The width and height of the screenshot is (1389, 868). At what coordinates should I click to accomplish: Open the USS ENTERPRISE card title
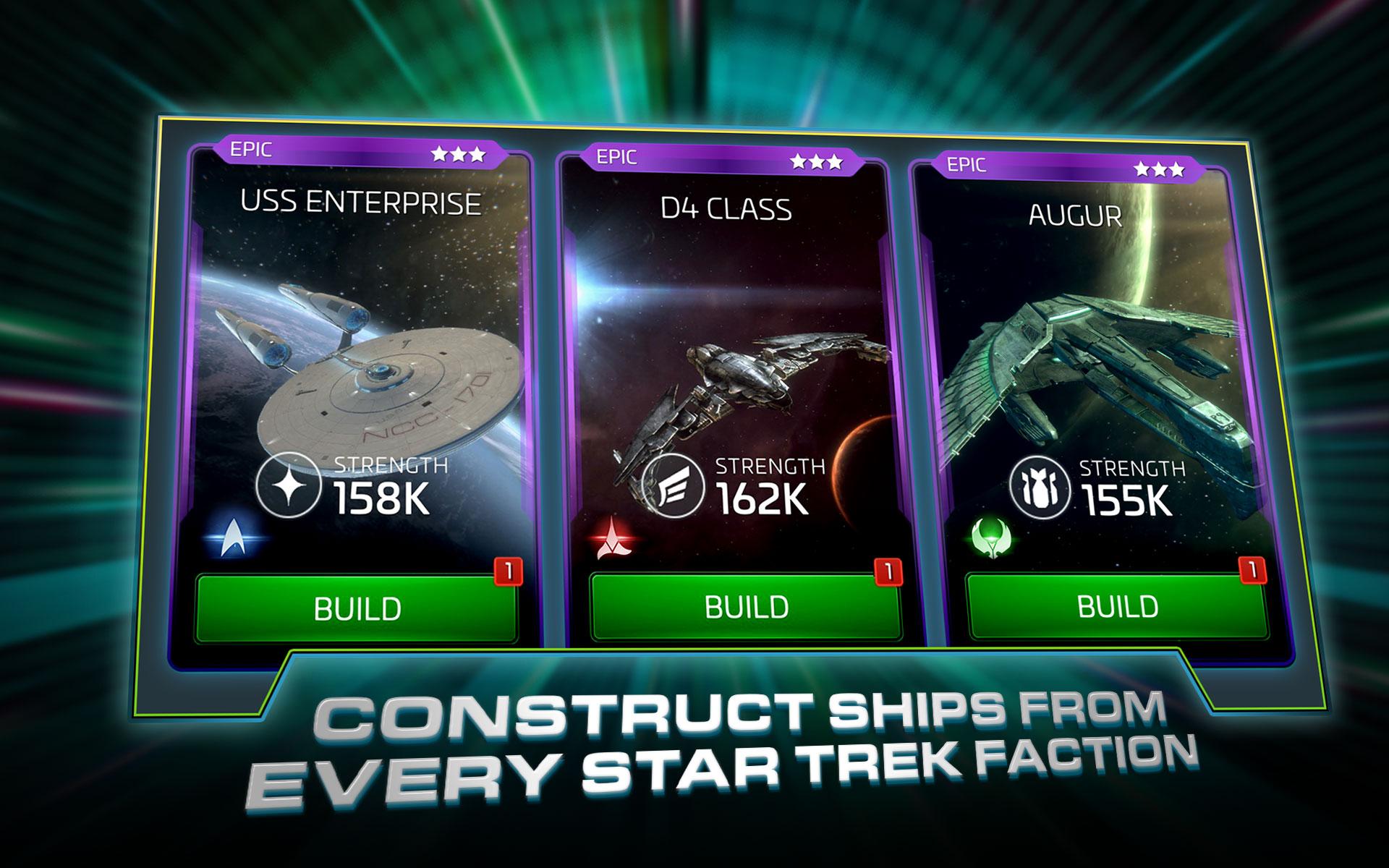[x=359, y=204]
